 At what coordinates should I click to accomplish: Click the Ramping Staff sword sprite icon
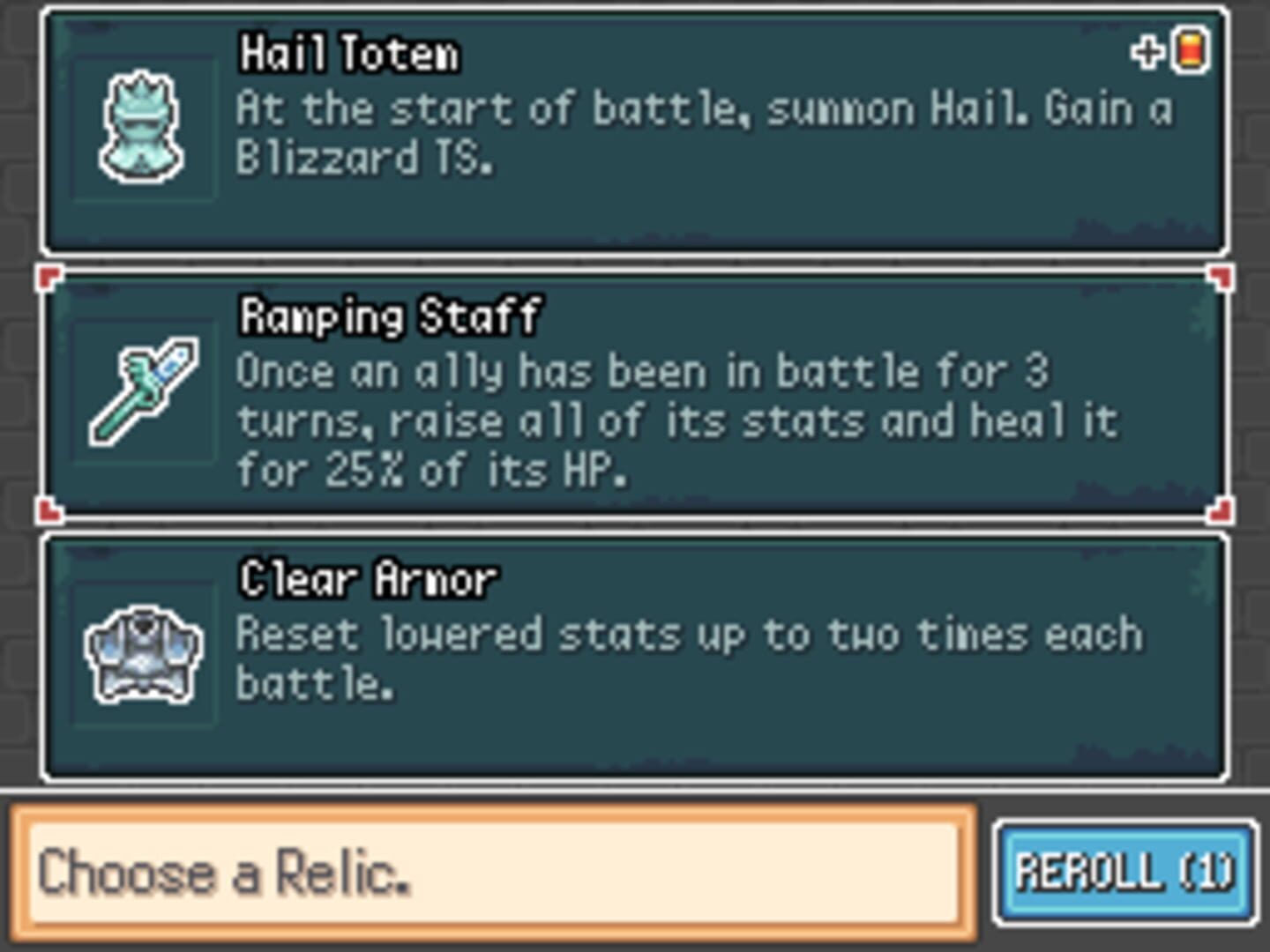144,392
